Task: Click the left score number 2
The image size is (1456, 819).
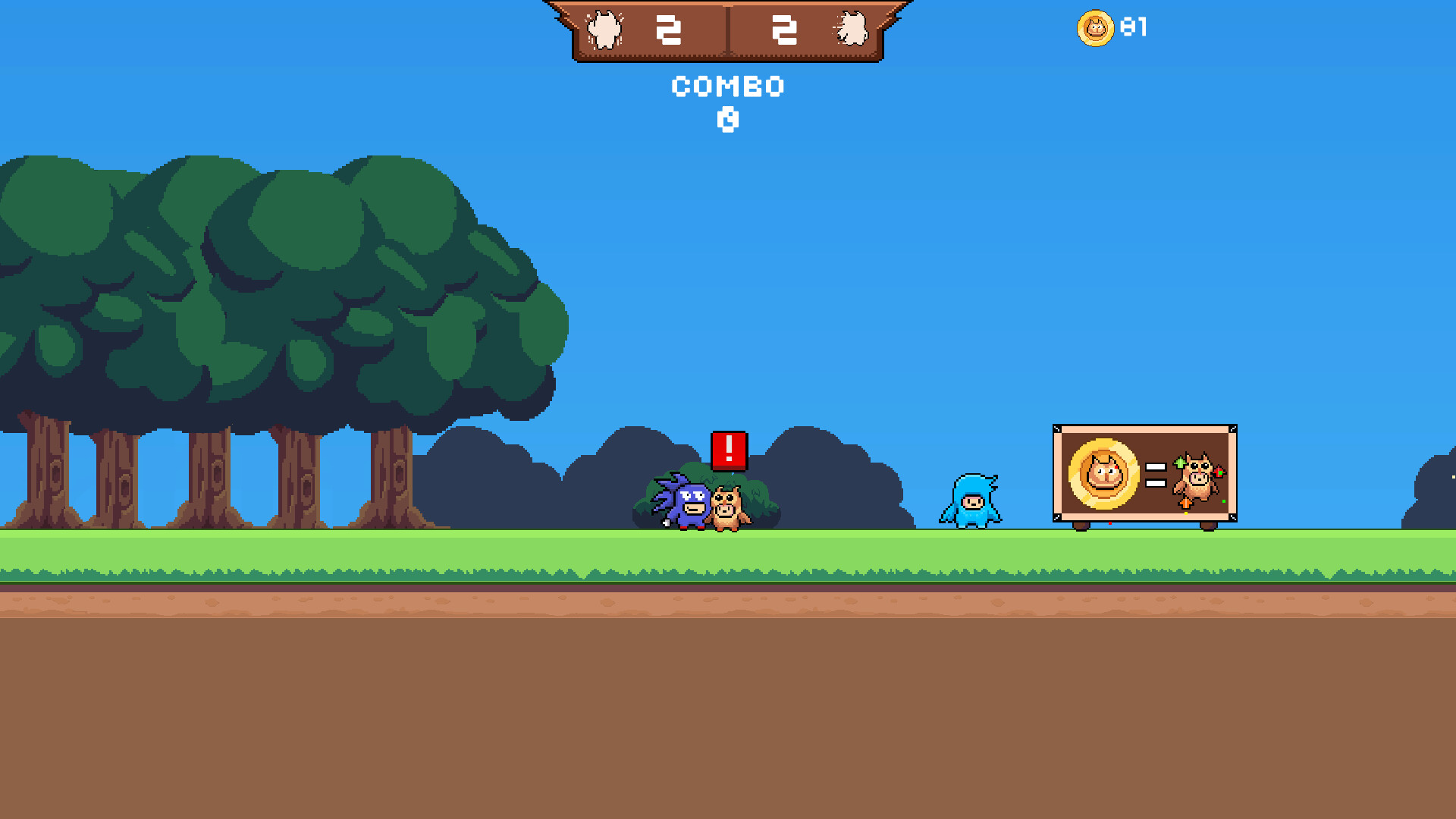Action: tap(669, 30)
